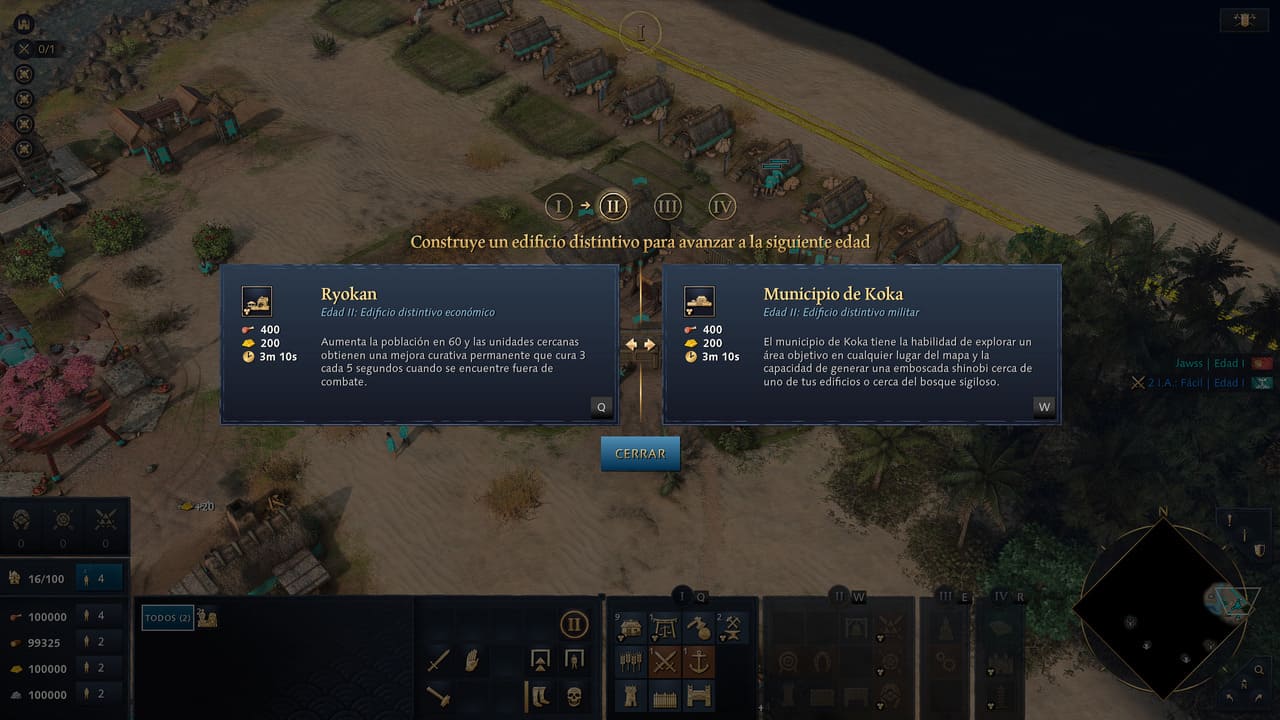Click the TODOS (2) selection group
The height and width of the screenshot is (720, 1280).
[x=166, y=618]
